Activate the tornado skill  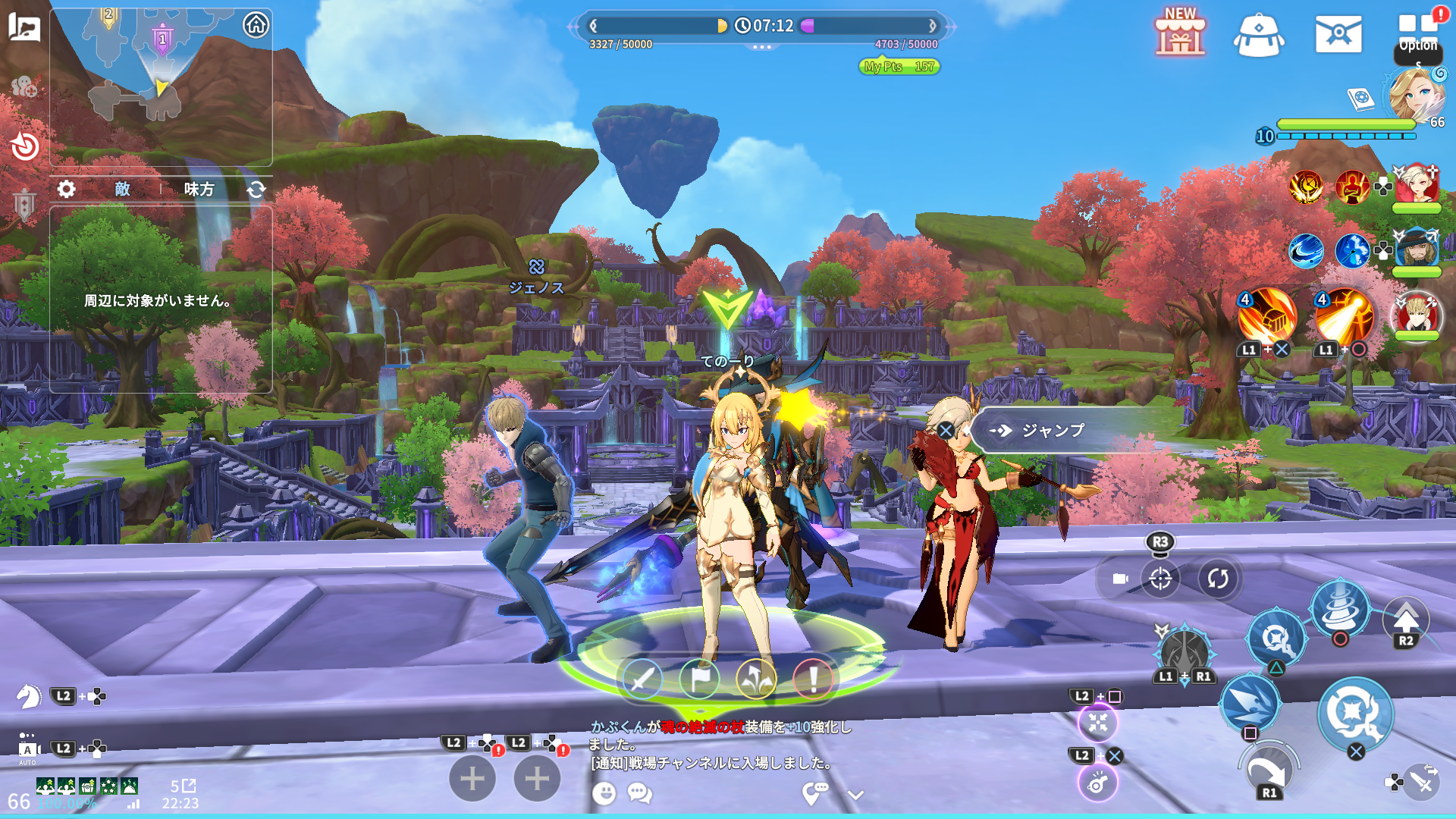1340,607
